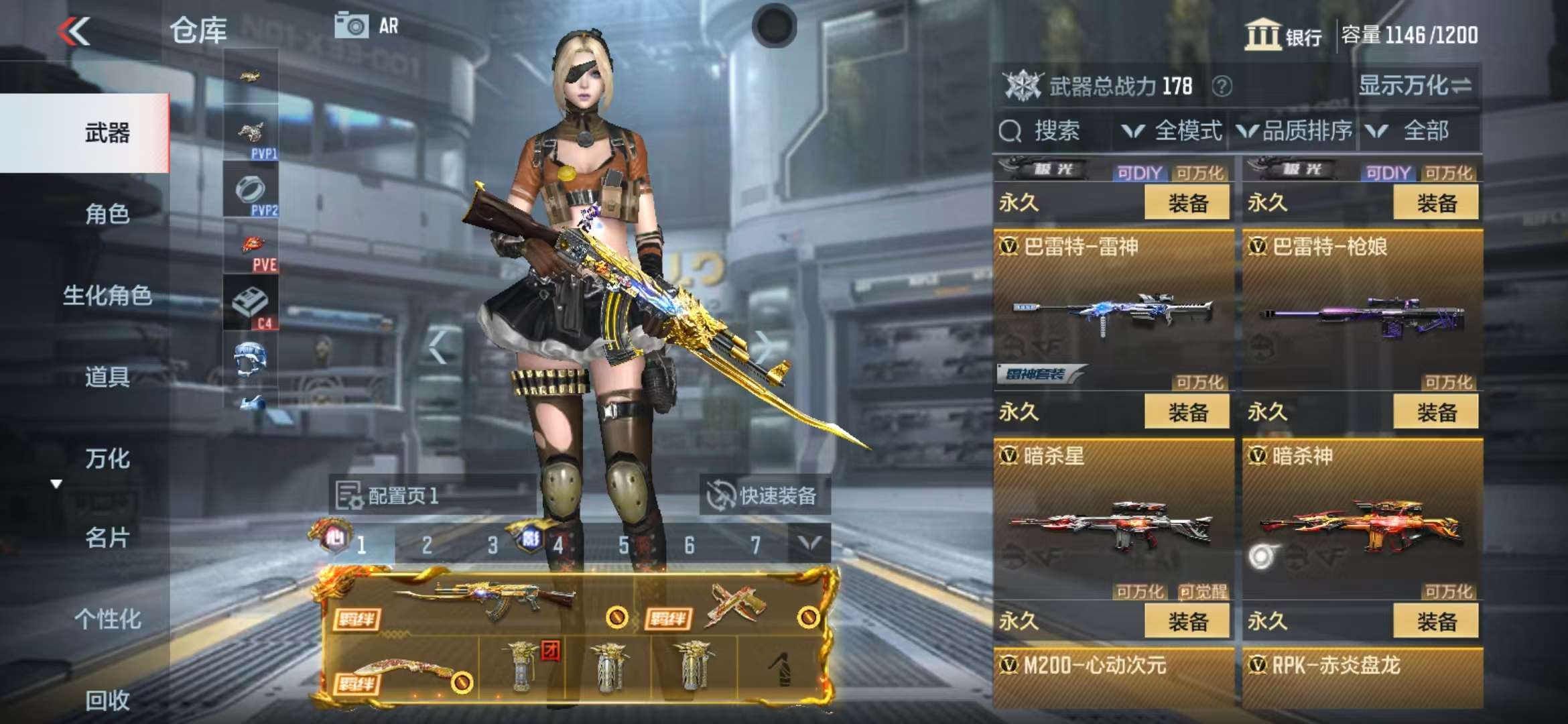Open the AR camera mode
Image resolution: width=1568 pixels, height=724 pixels.
tap(367, 26)
